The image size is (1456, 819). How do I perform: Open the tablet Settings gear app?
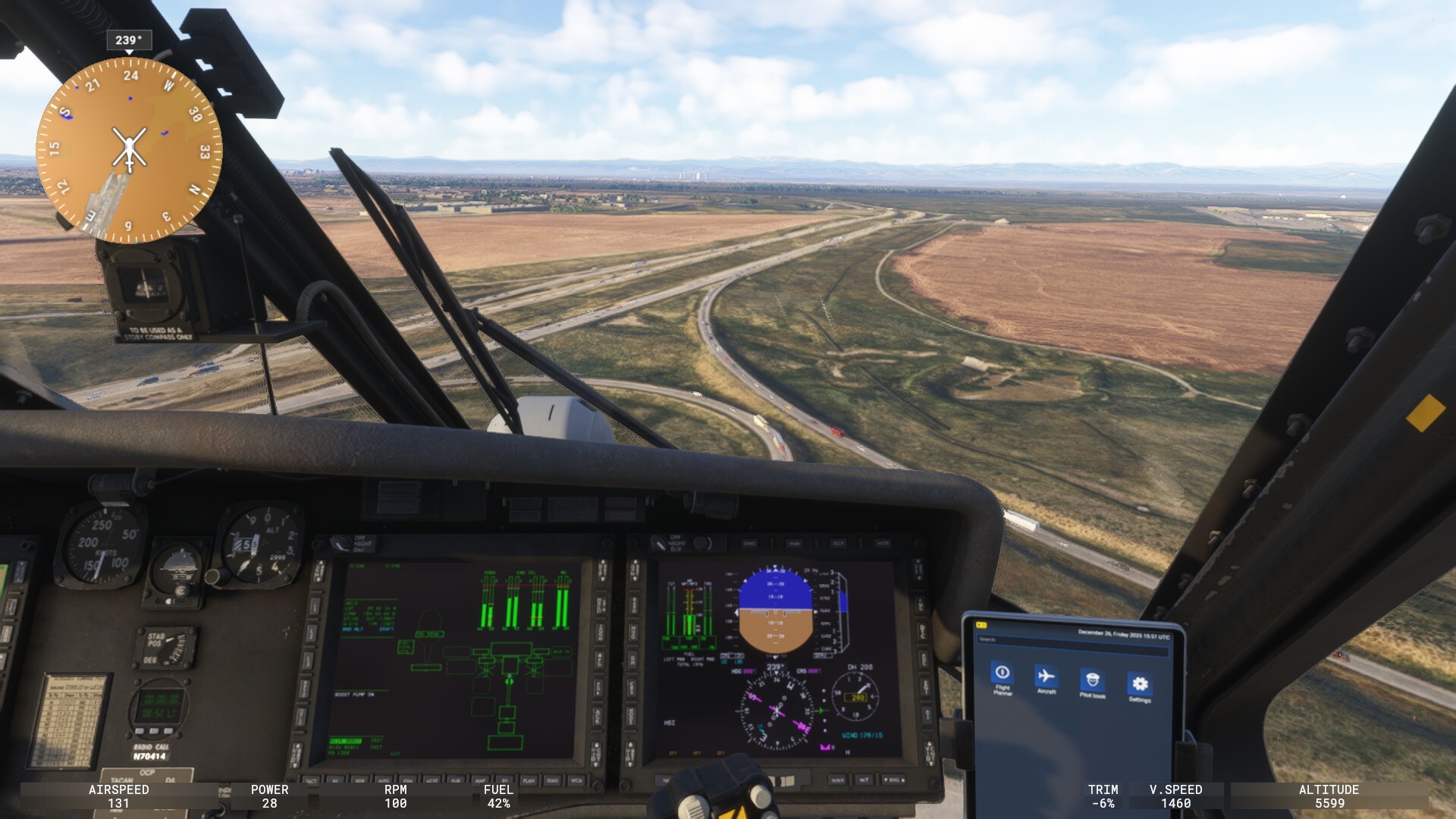(x=1139, y=684)
